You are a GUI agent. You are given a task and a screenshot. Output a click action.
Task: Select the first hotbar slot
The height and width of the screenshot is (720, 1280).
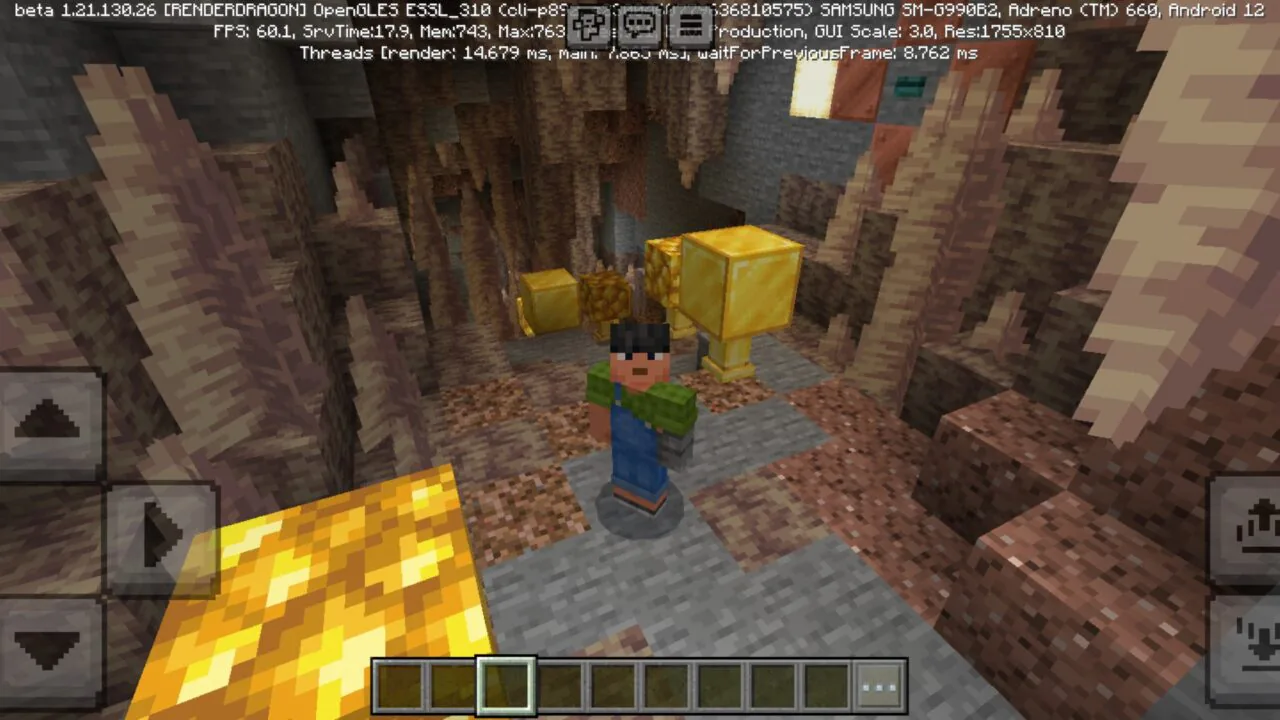pos(399,685)
